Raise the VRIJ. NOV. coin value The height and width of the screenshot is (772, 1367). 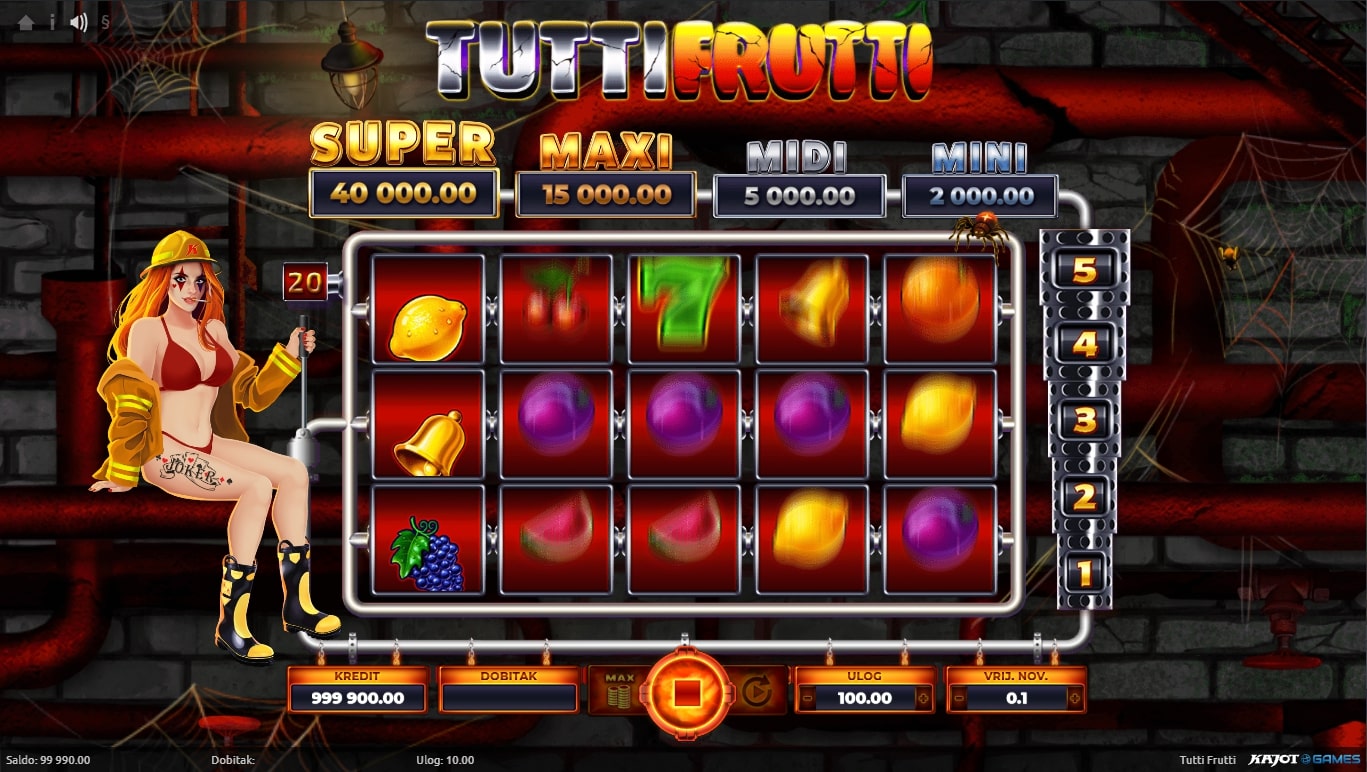(x=1074, y=698)
